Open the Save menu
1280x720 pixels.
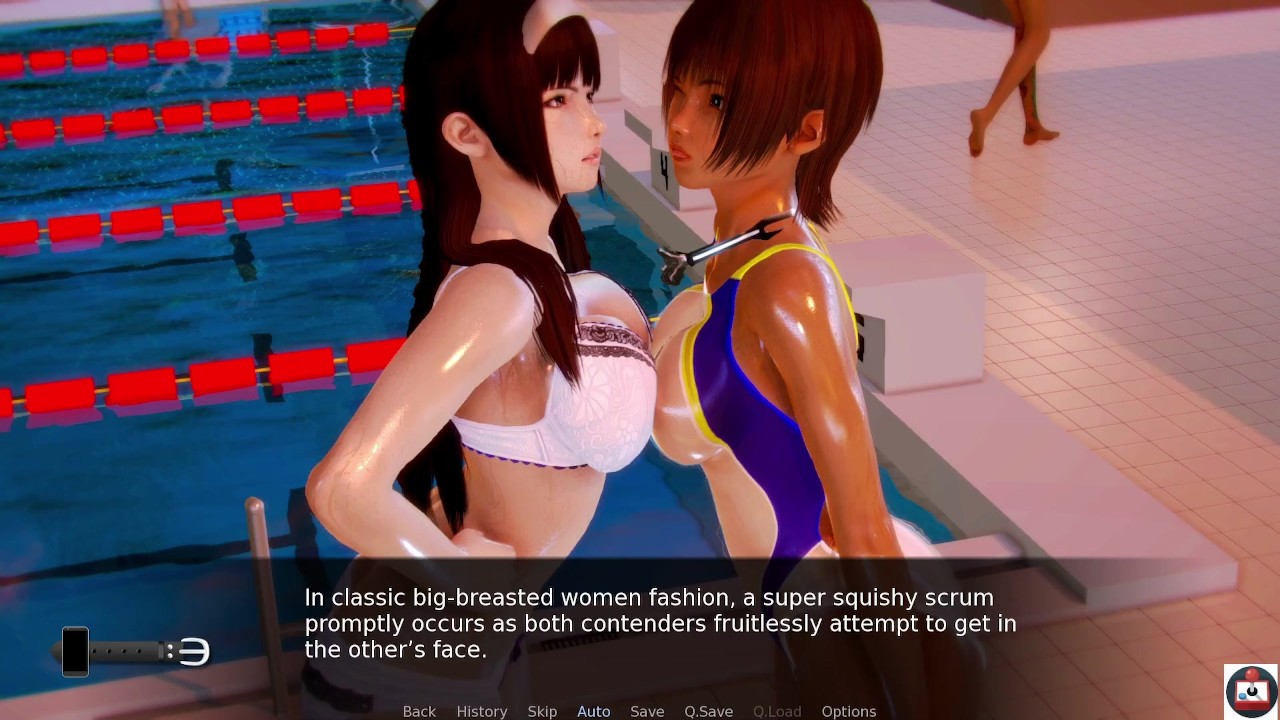pyautogui.click(x=647, y=711)
